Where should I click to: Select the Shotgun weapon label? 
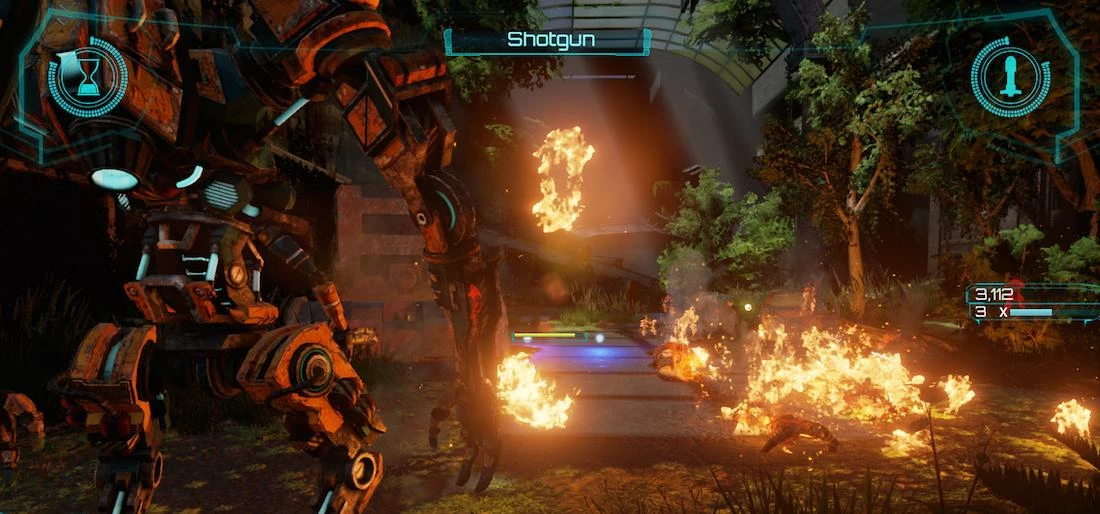(x=547, y=40)
